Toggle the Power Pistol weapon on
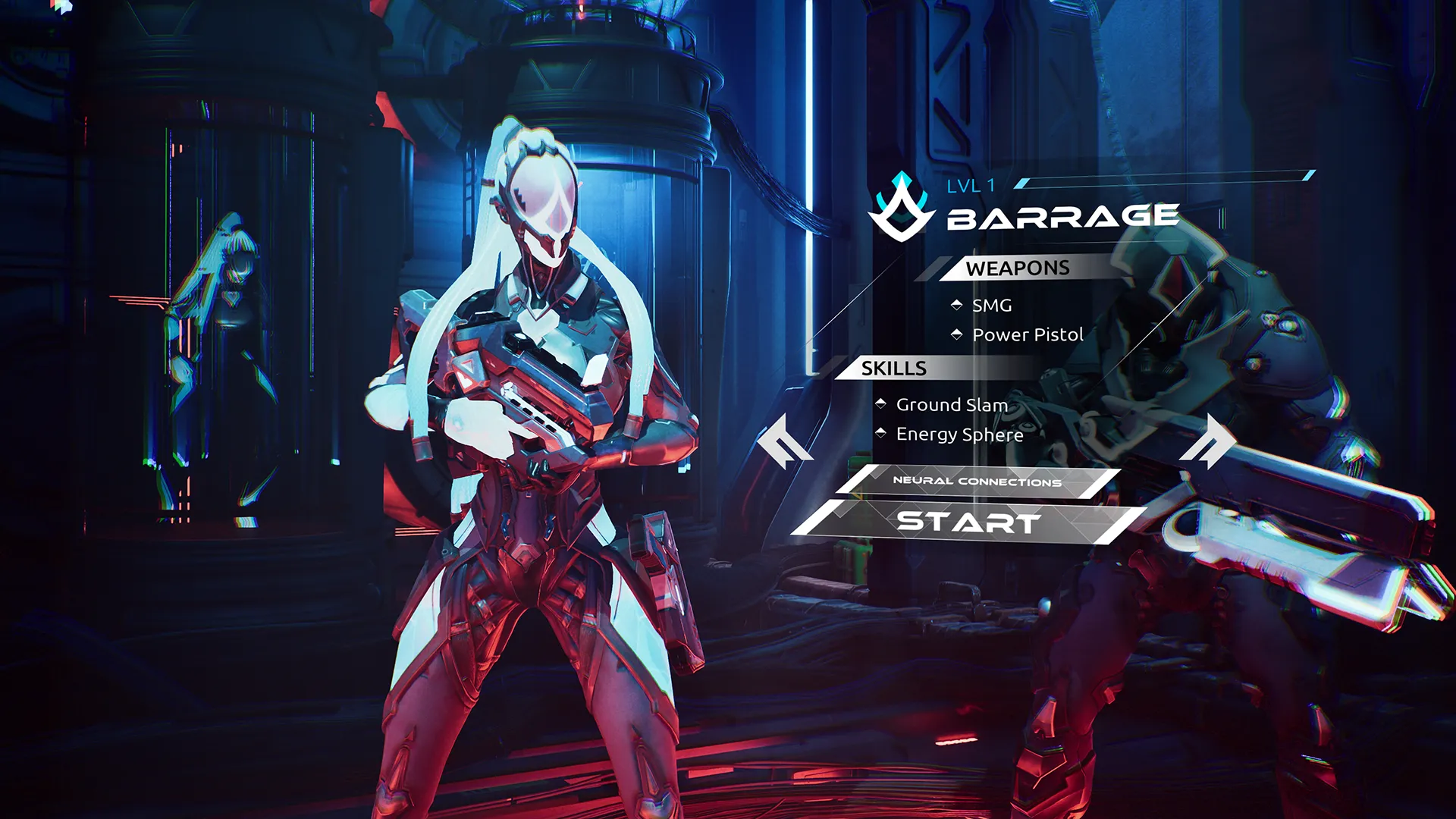 1028,334
